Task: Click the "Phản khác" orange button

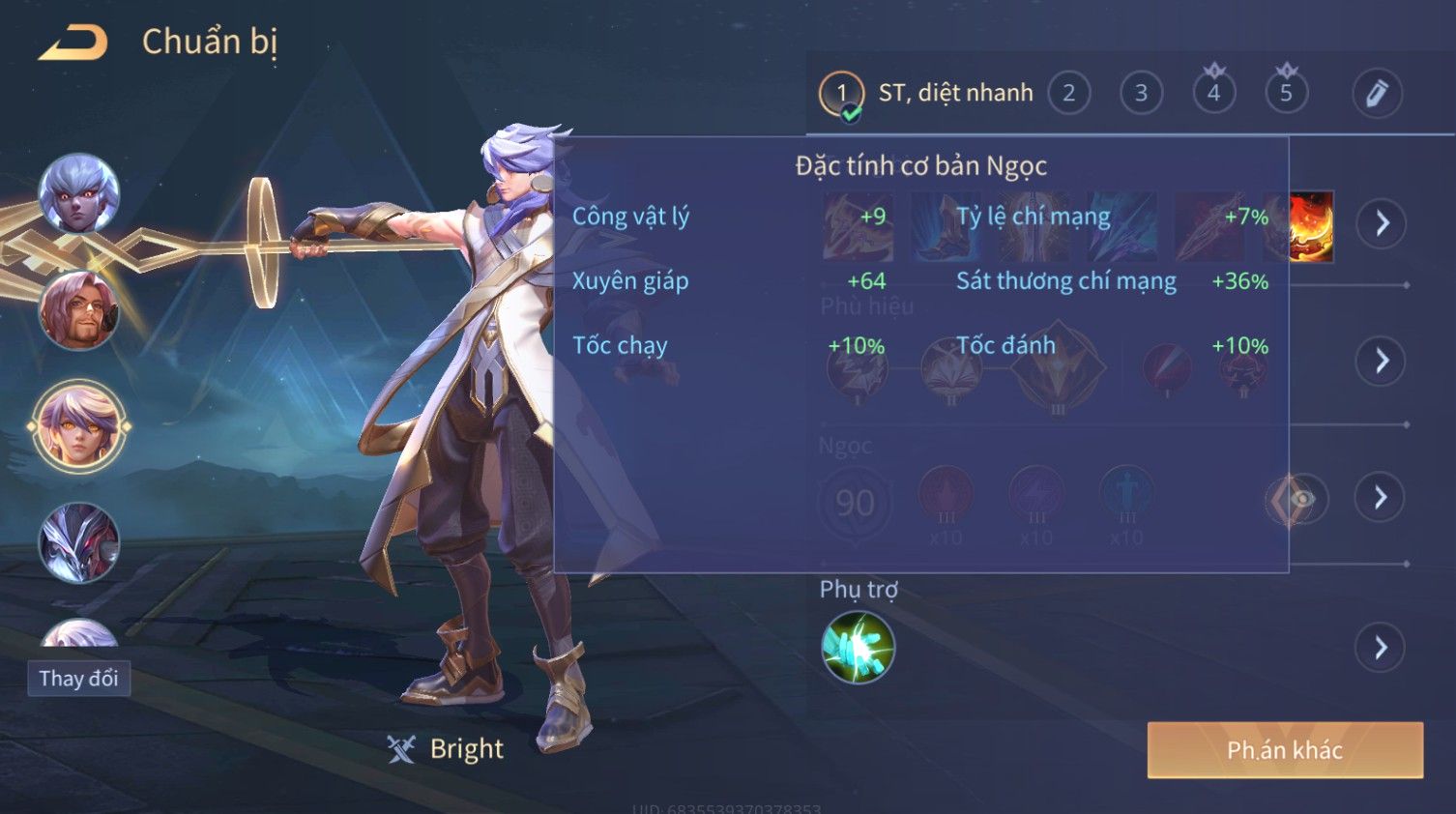Action: [1285, 750]
